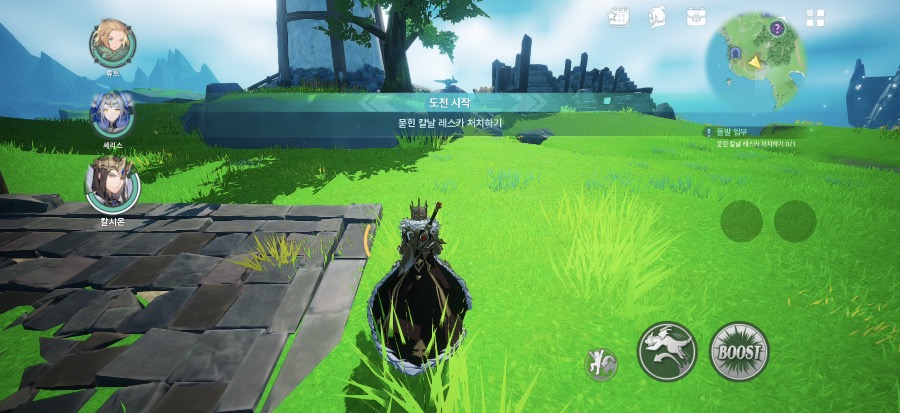Select the blonde party member portrait
Screen dimensions: 900x413
tap(112, 42)
